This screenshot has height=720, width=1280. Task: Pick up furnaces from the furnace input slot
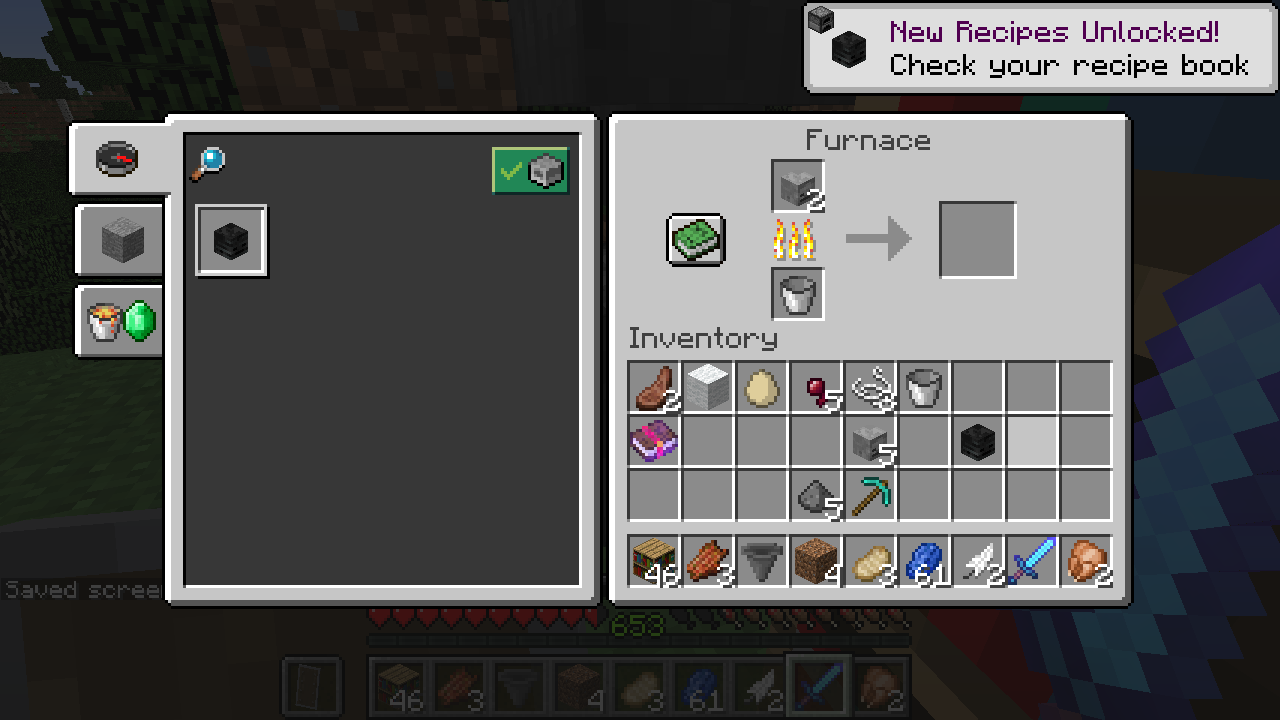pyautogui.click(x=798, y=187)
